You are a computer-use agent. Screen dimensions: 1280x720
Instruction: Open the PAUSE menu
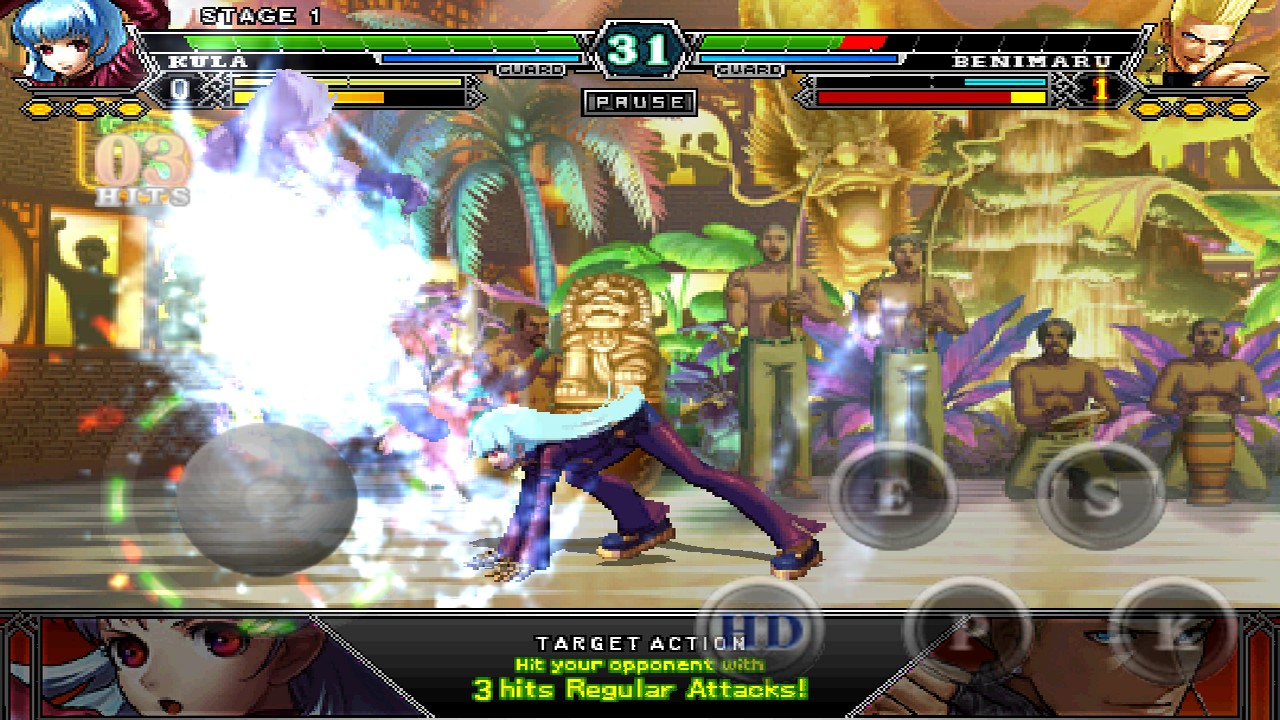tap(639, 103)
